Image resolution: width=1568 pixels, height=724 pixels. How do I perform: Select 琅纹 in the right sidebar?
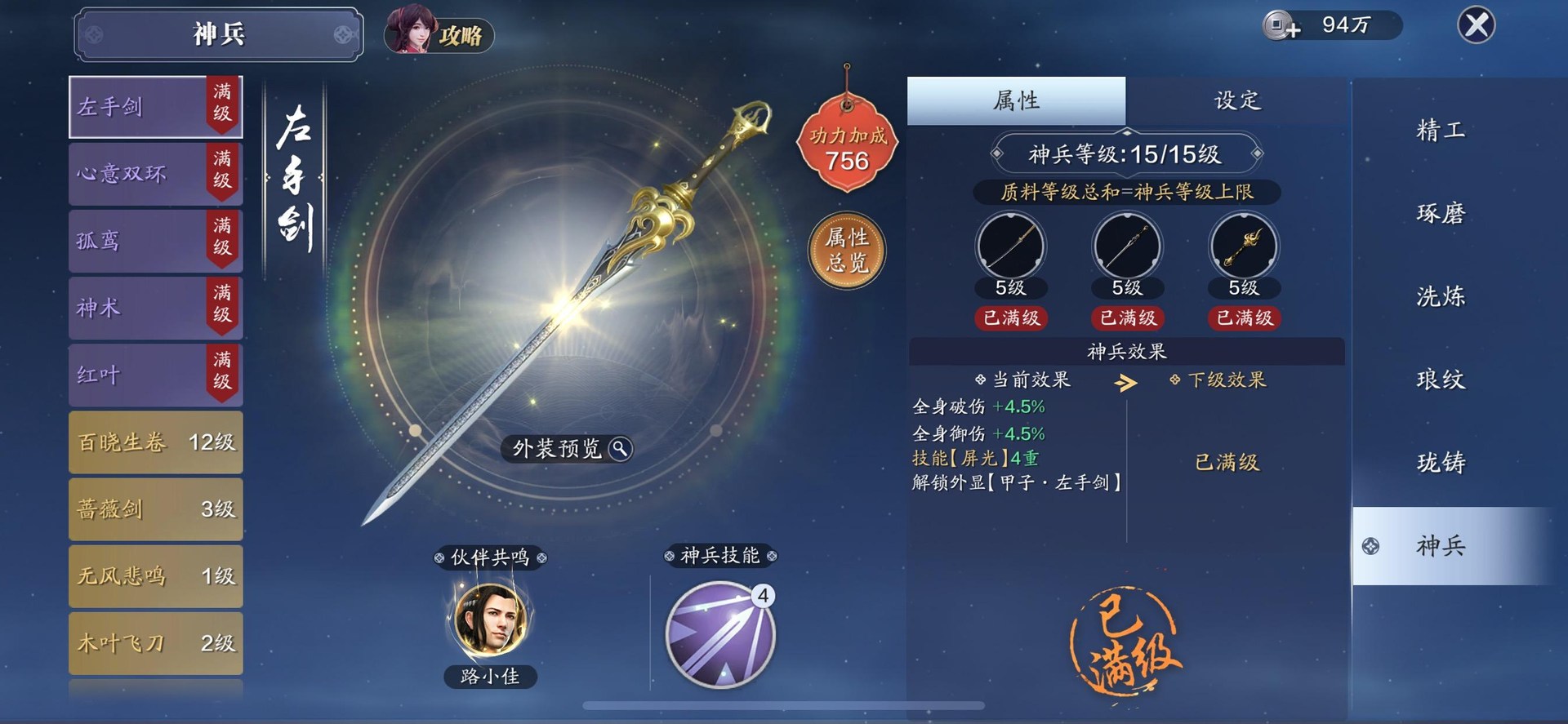1440,380
